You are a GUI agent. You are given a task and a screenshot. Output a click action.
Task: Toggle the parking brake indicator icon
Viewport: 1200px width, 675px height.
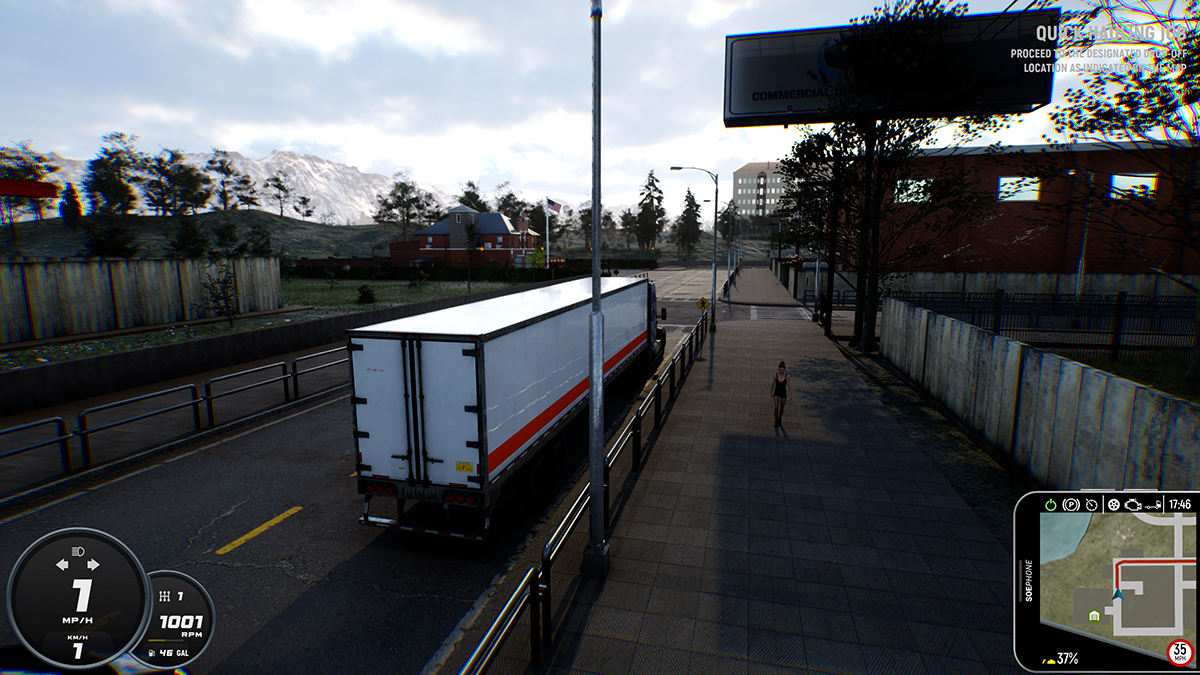(x=1071, y=504)
